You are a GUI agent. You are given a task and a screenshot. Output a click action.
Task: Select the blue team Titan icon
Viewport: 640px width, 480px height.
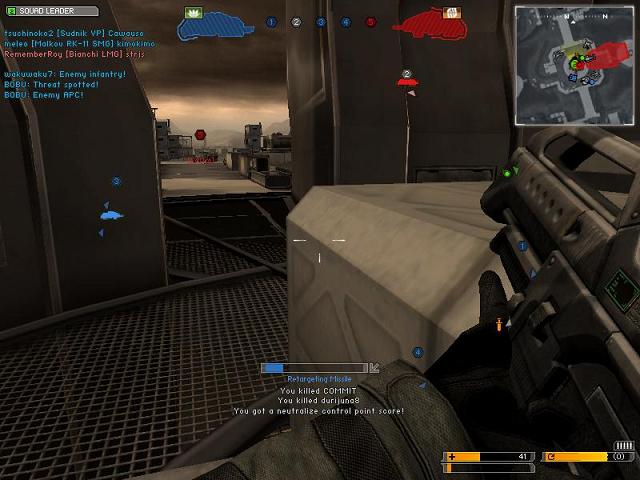(215, 24)
